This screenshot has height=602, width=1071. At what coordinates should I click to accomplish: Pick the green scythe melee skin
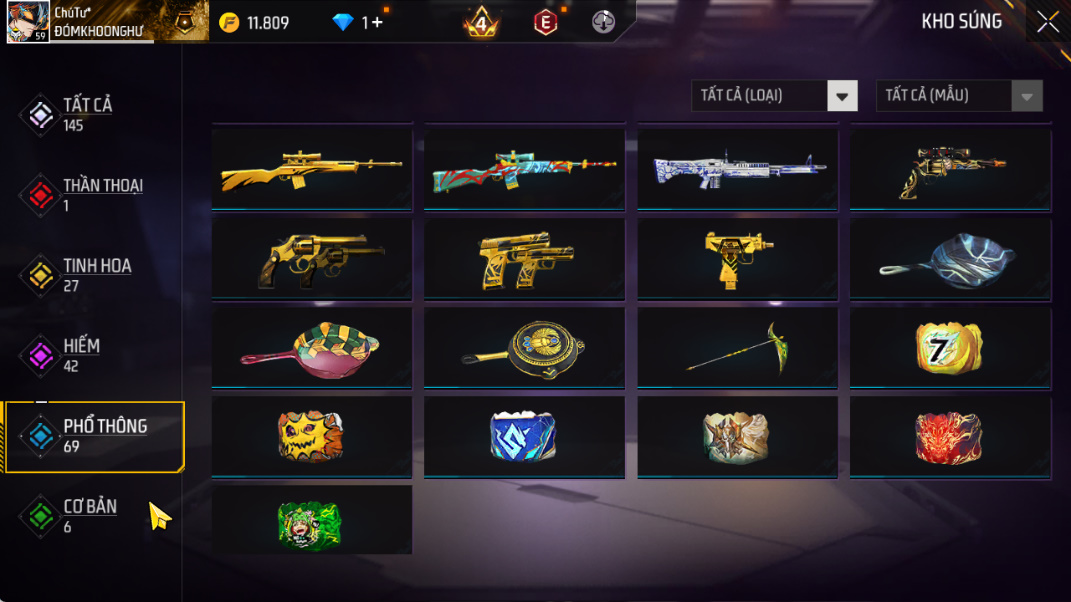pos(738,347)
